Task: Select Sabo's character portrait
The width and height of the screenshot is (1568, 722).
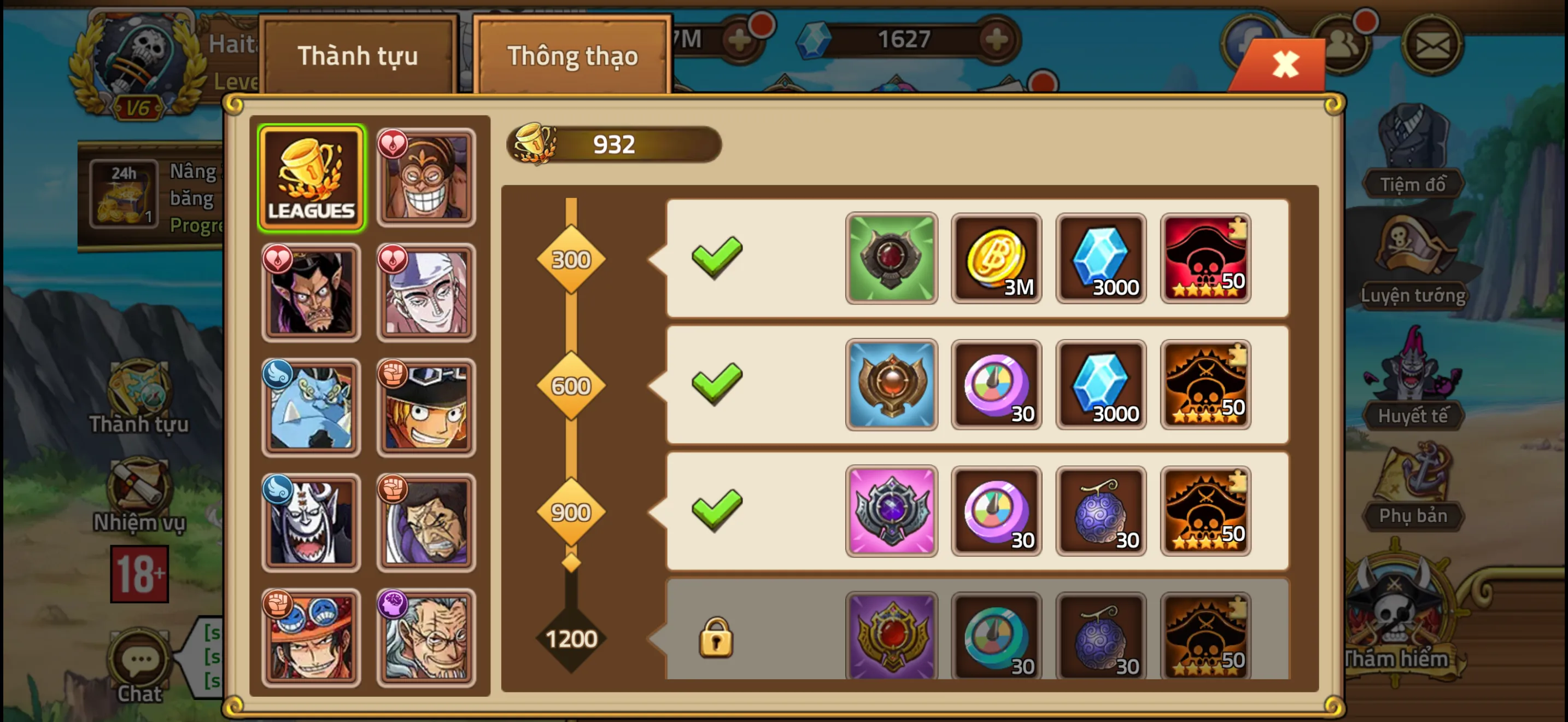Action: click(x=426, y=406)
